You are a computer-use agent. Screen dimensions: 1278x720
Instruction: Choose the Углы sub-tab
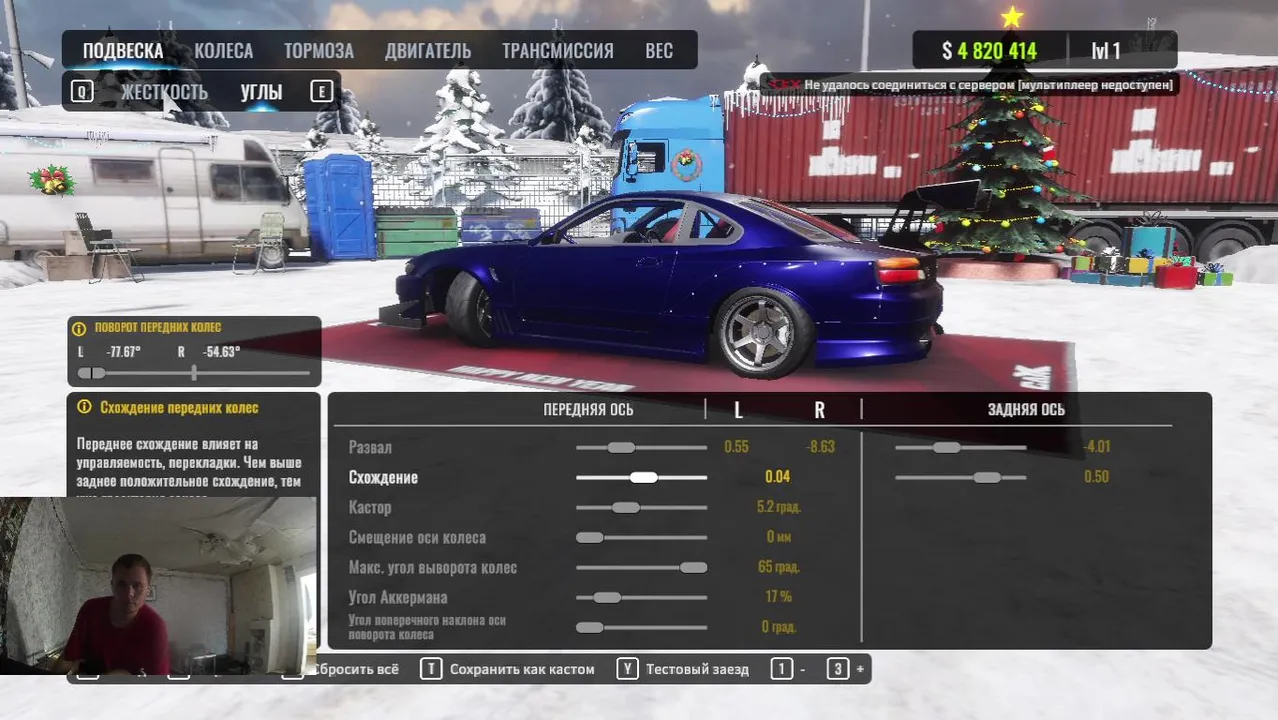tap(261, 92)
